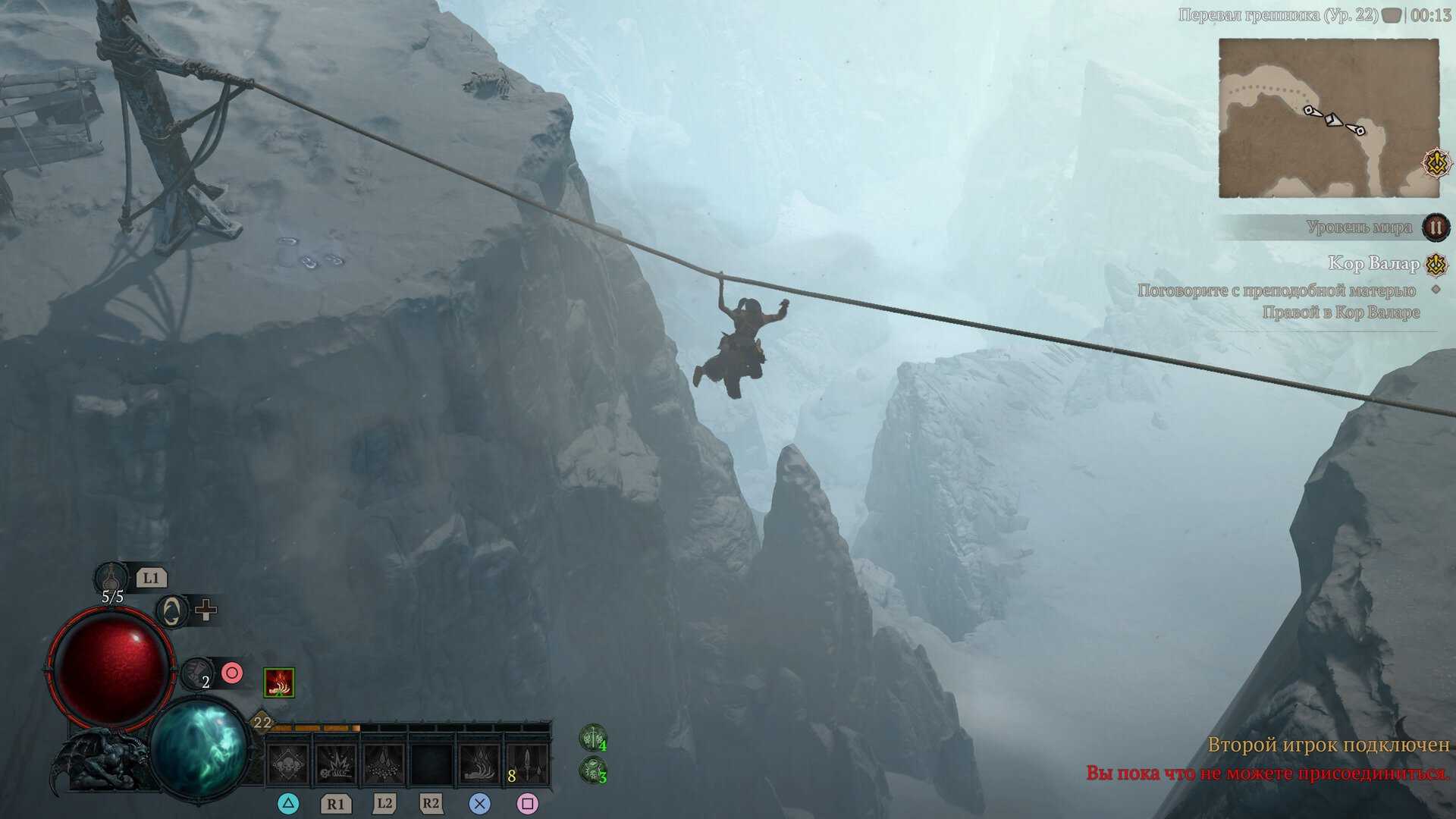Image resolution: width=1456 pixels, height=819 pixels.
Task: Inspect the red flame buff icon
Action: point(279,682)
